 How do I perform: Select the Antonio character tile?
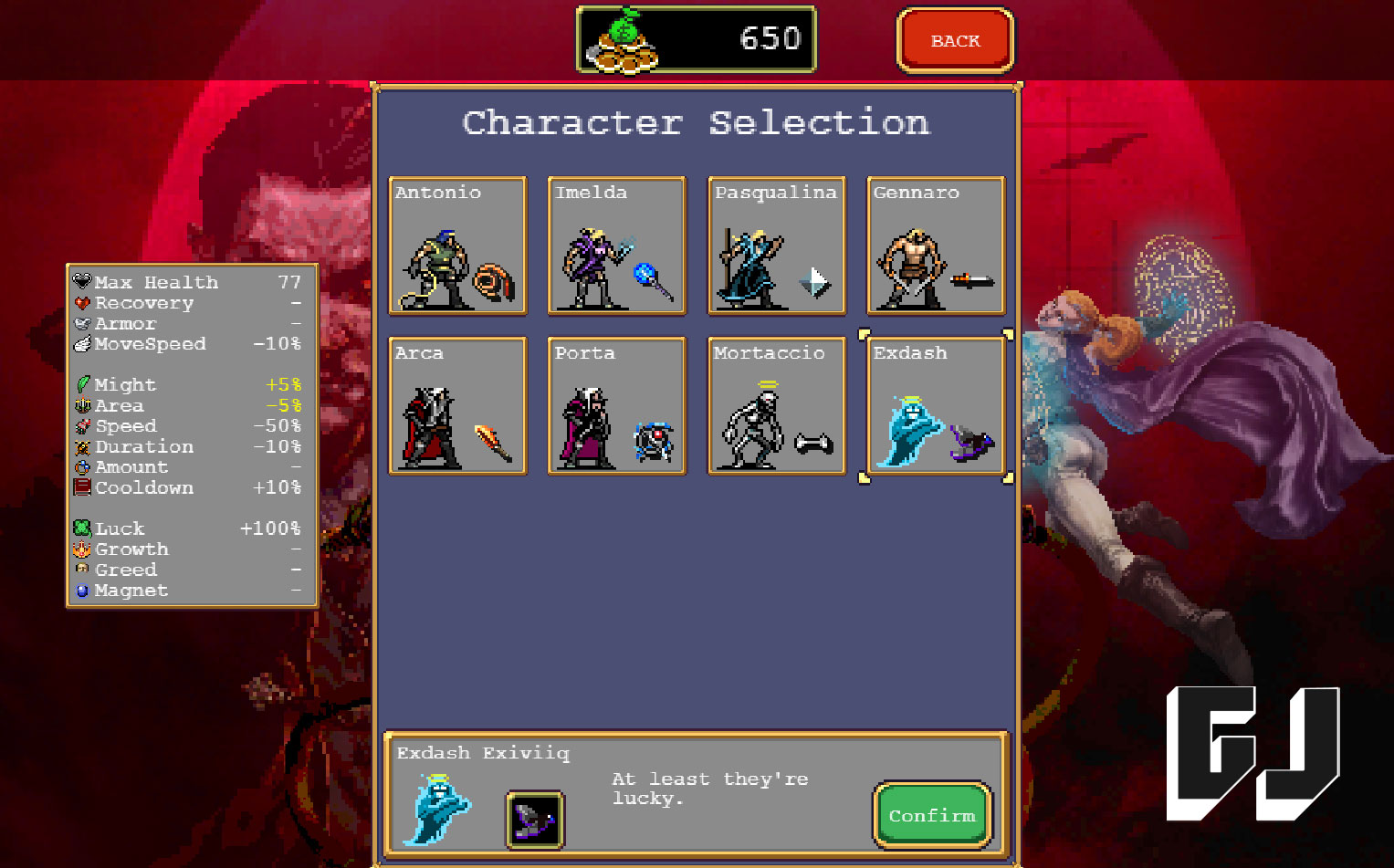457,246
